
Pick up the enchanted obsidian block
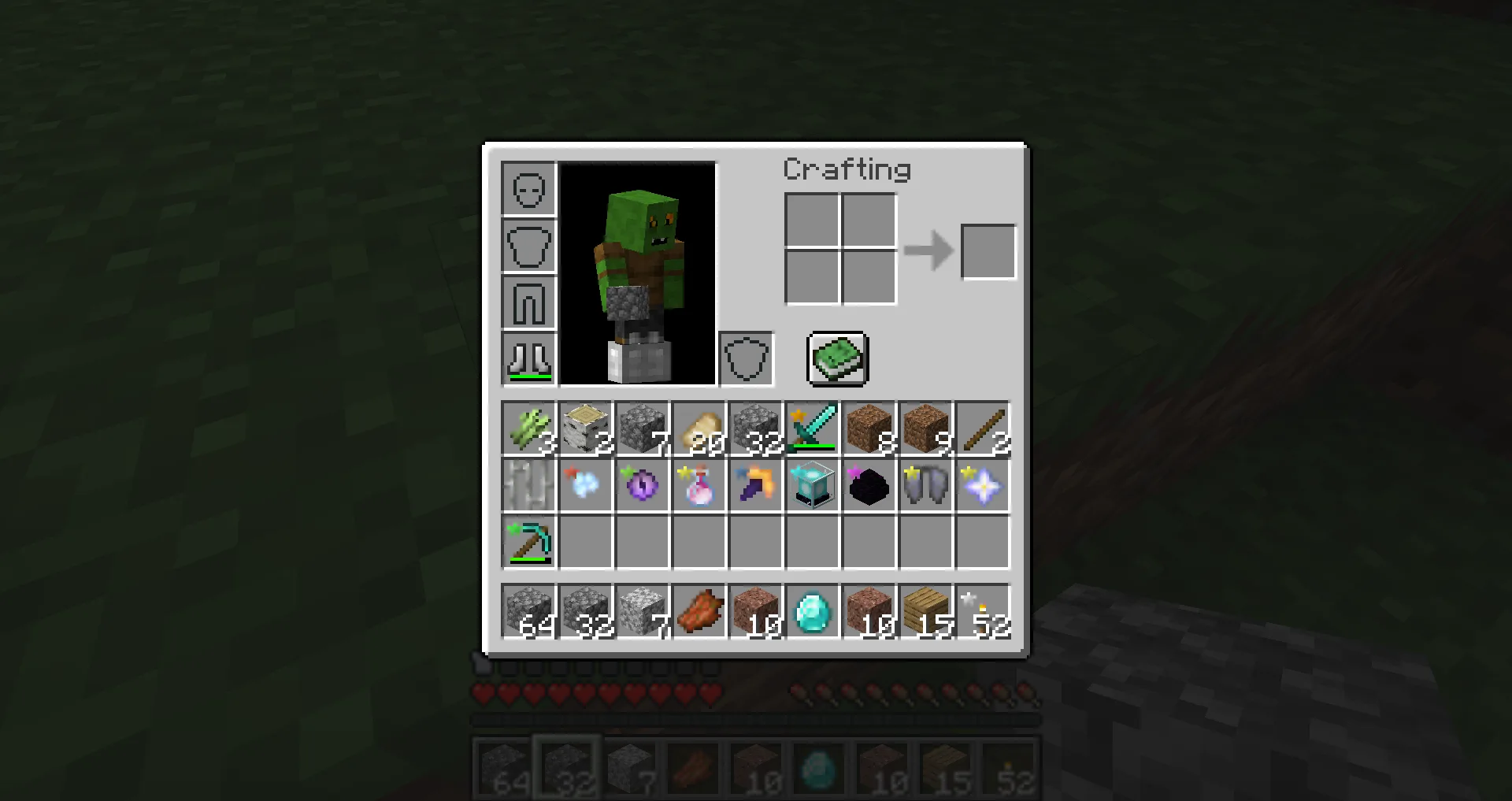[869, 484]
